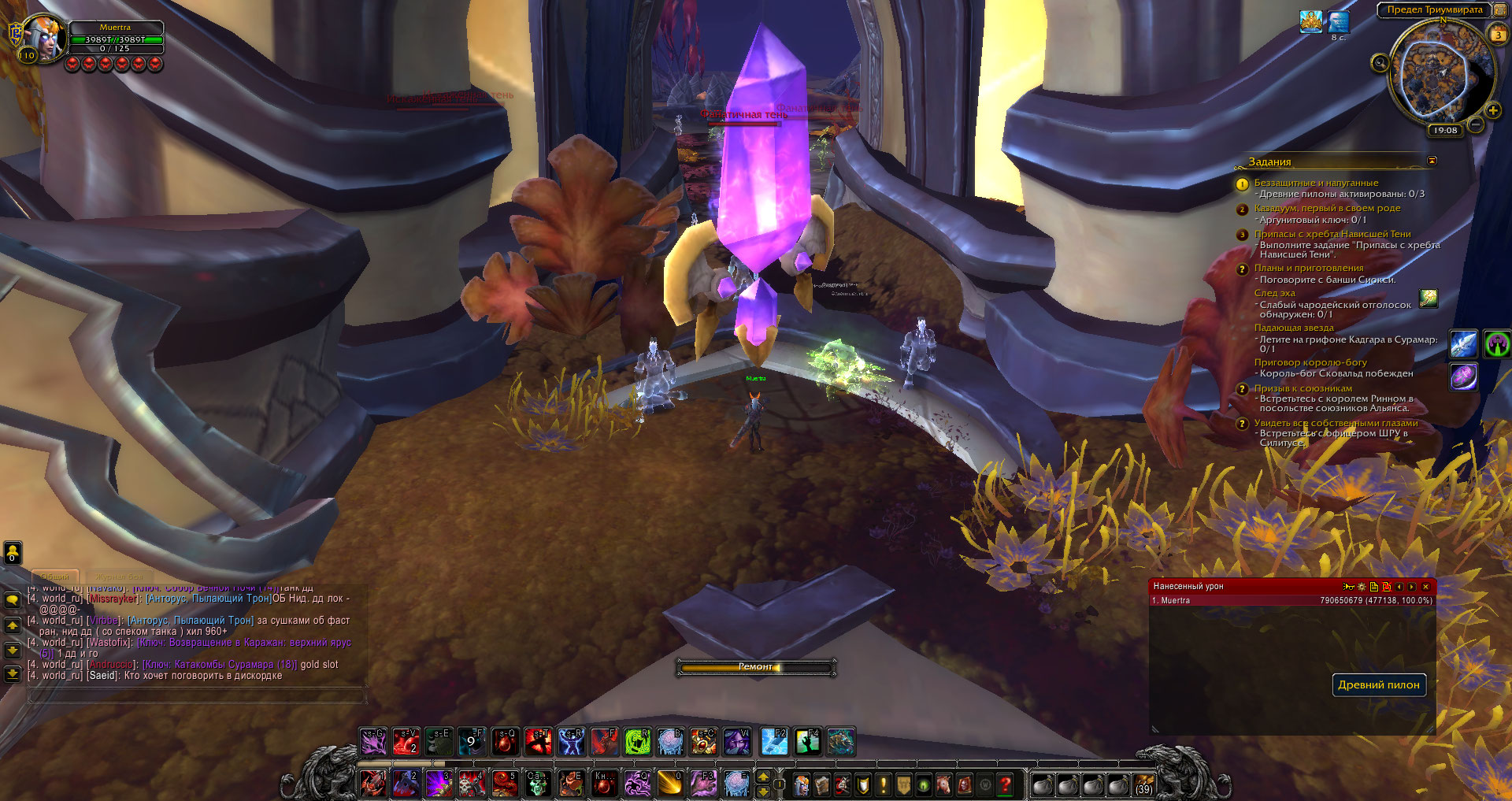Open the social friends button
Viewport: 1512px width, 801px height.
click(13, 553)
